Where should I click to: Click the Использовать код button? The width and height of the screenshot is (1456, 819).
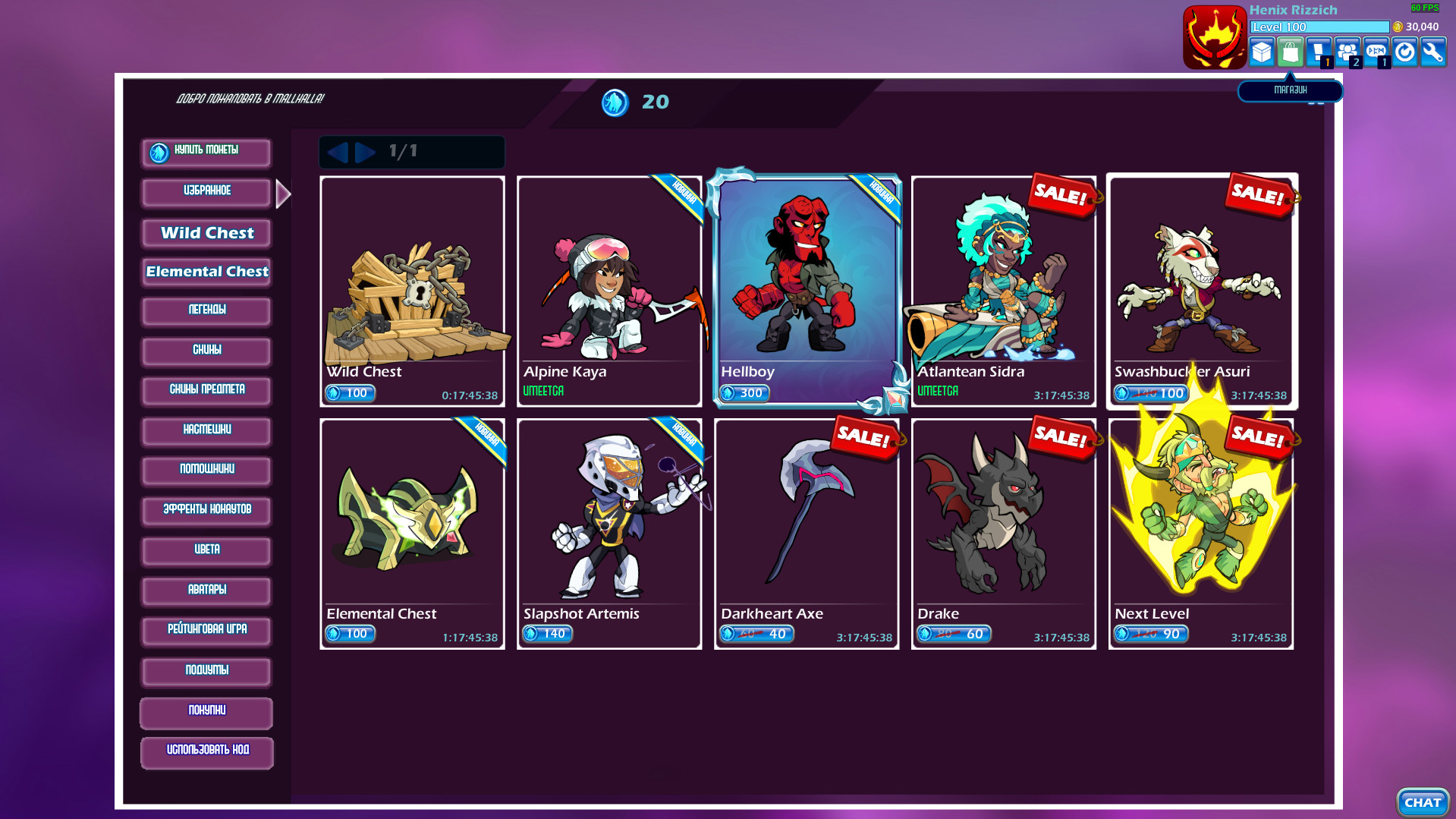coord(206,752)
